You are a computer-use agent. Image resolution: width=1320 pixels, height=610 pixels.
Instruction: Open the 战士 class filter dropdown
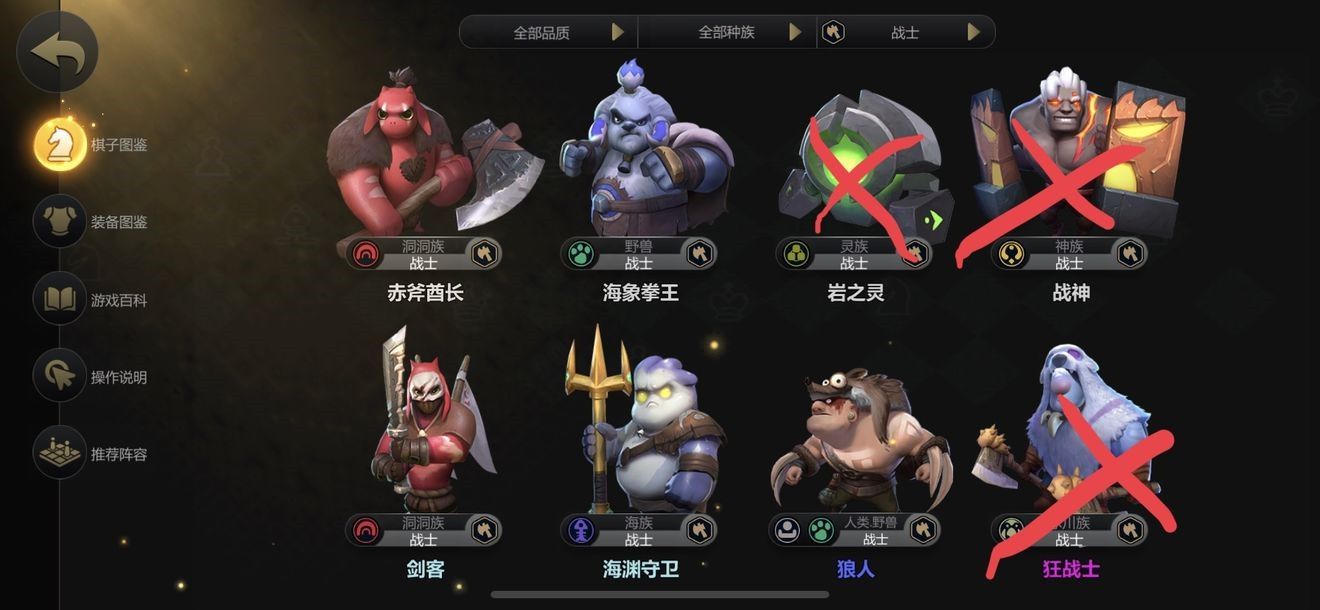tap(906, 32)
